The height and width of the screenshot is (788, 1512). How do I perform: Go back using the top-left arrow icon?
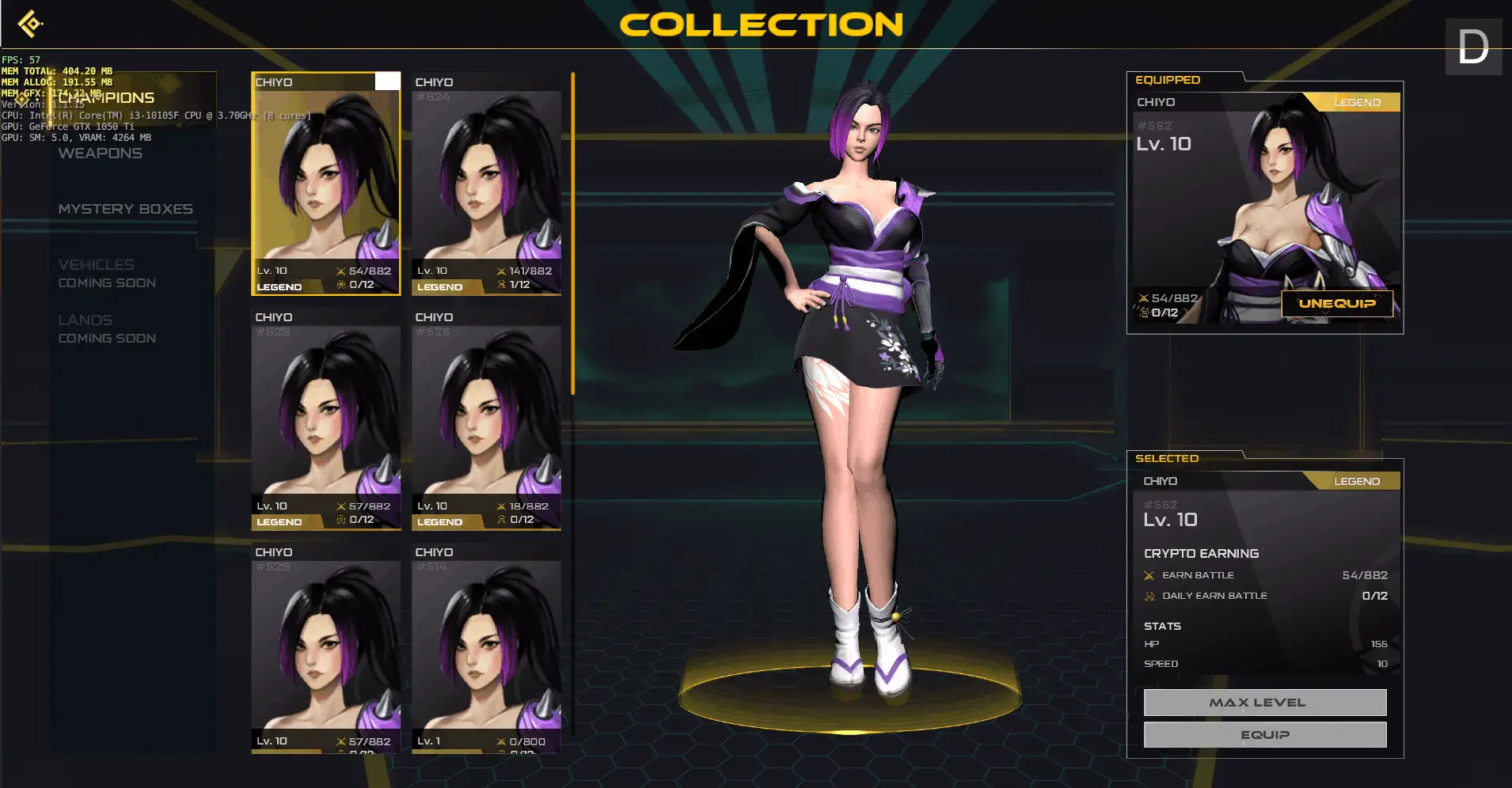click(30, 24)
